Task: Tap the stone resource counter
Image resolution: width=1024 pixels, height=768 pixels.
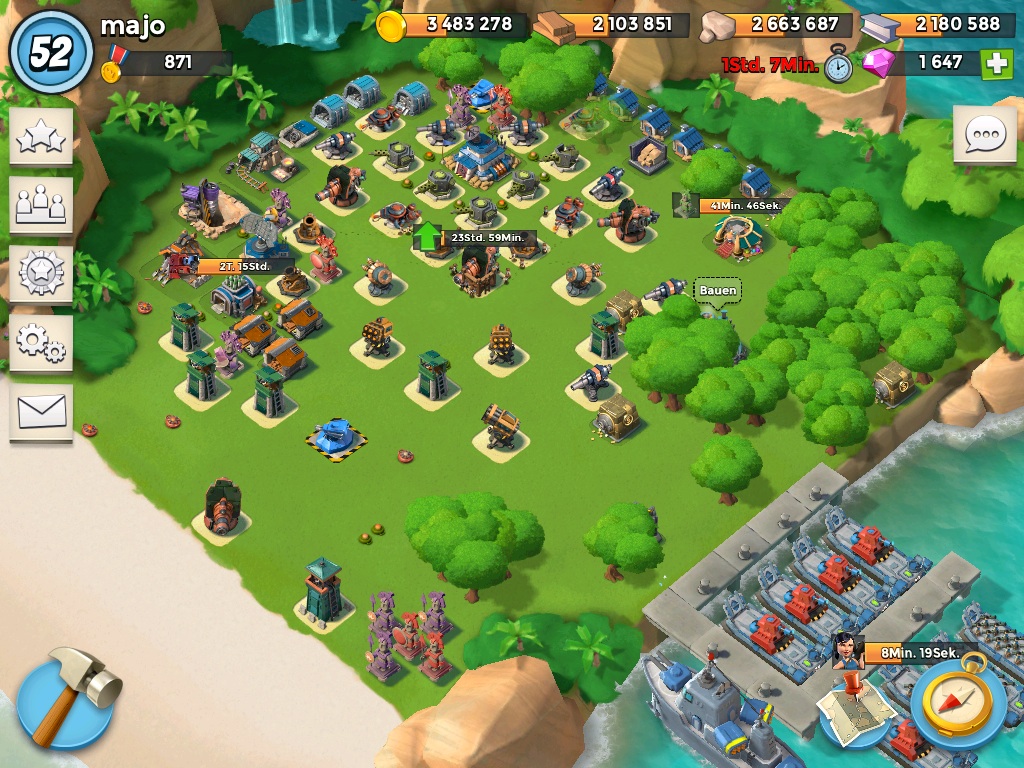Action: click(780, 24)
